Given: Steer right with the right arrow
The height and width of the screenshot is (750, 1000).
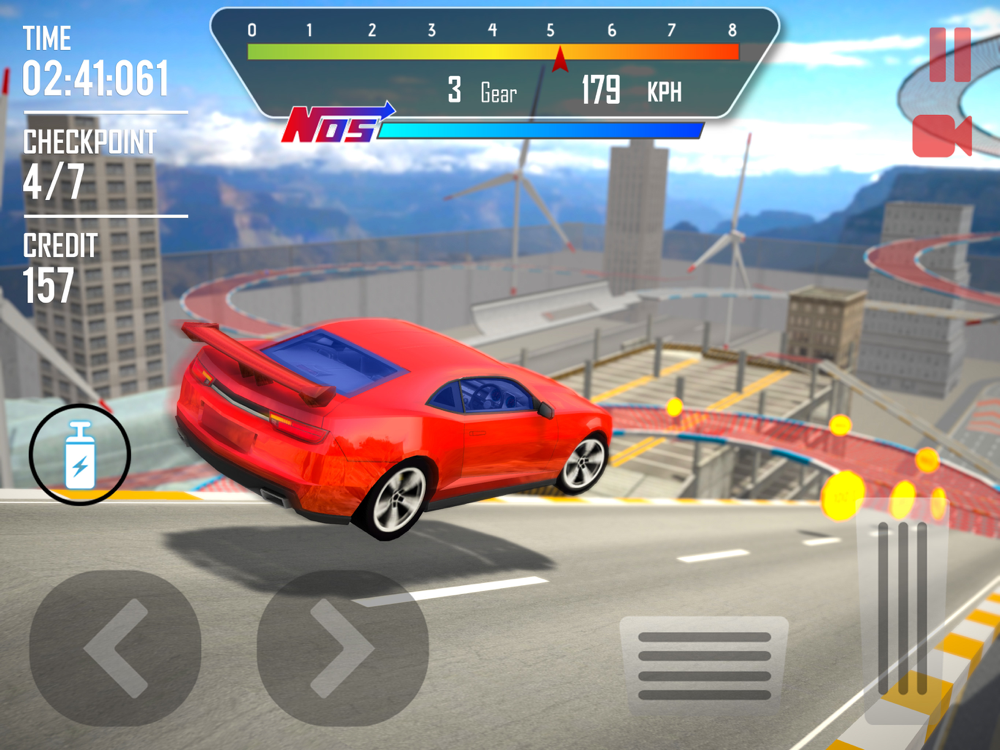Looking at the screenshot, I should [x=342, y=648].
